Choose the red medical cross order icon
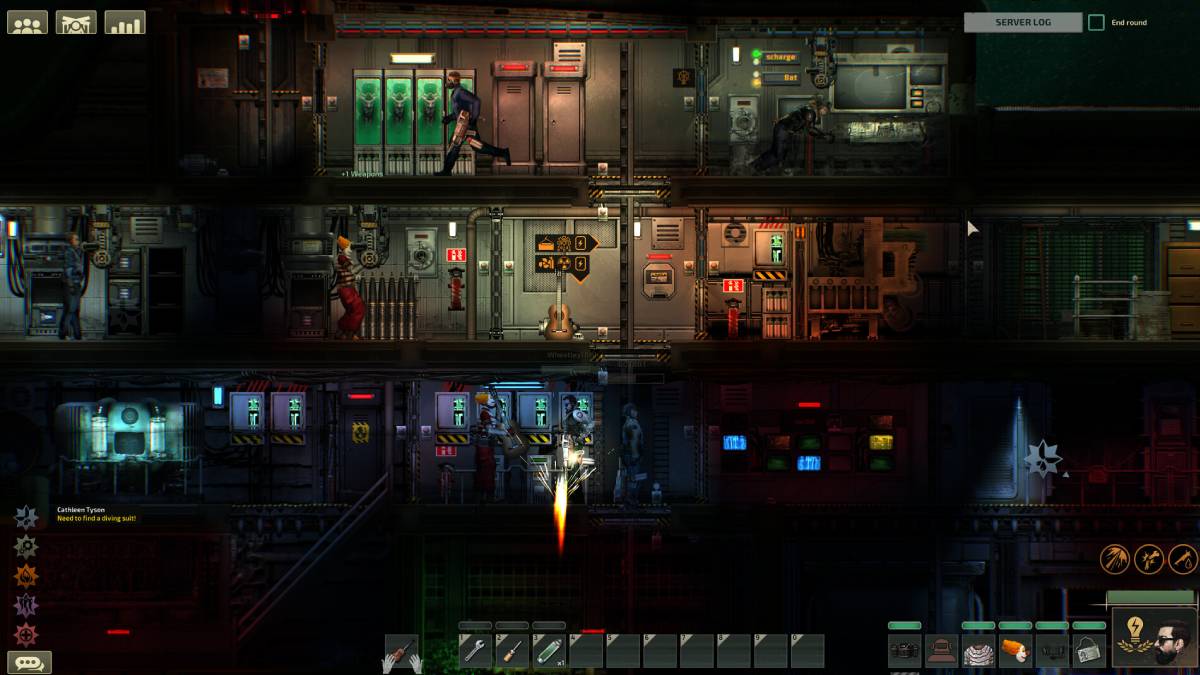The image size is (1200, 675). (x=26, y=634)
